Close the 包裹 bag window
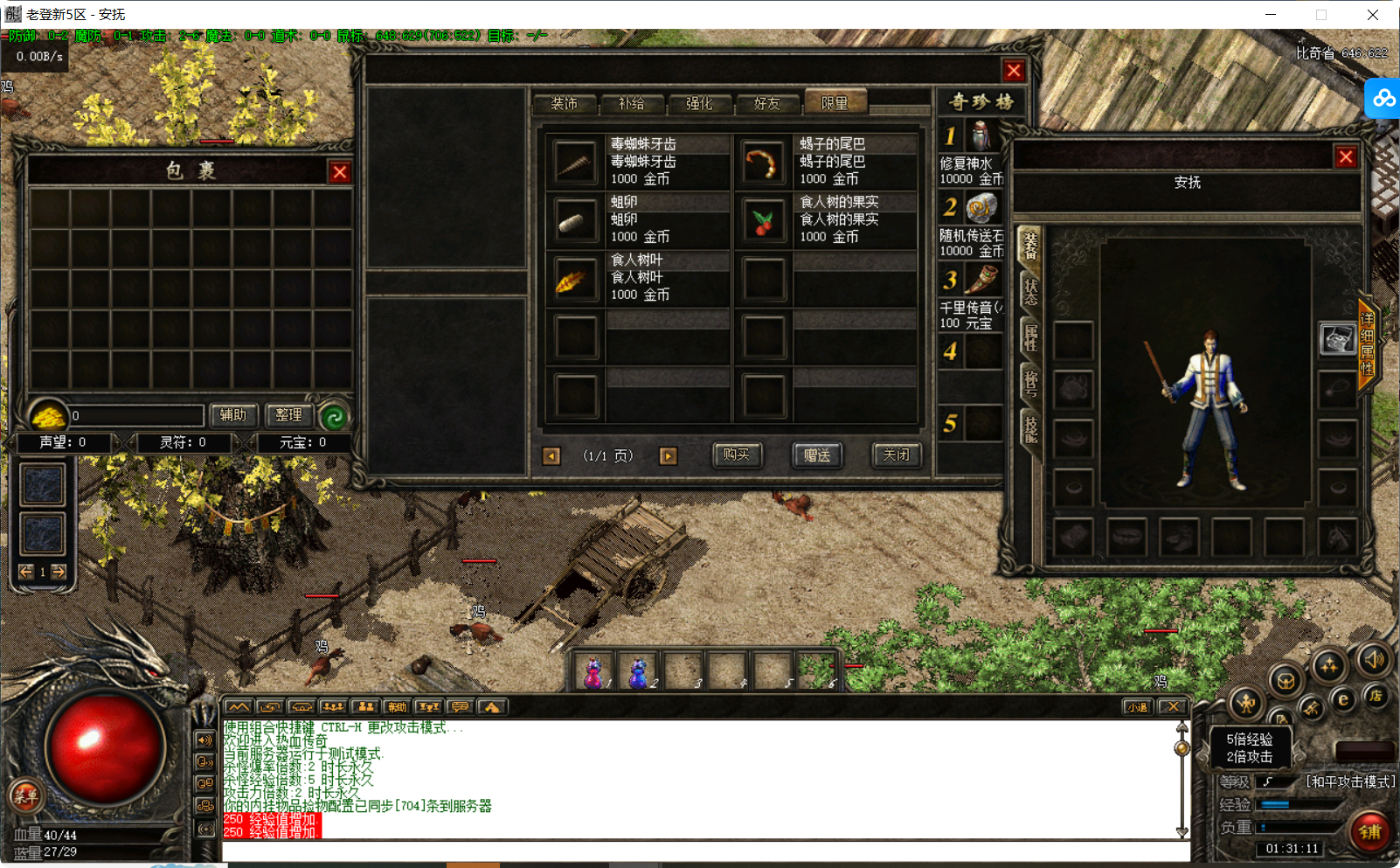This screenshot has width=1400, height=868. click(340, 172)
